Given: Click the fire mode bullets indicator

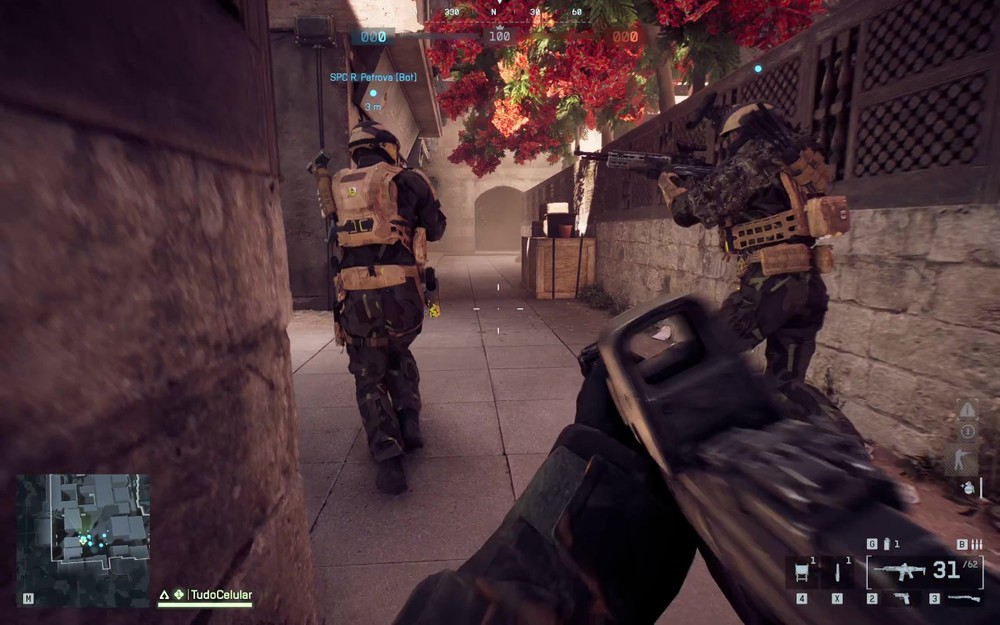Looking at the screenshot, I should pos(975,544).
